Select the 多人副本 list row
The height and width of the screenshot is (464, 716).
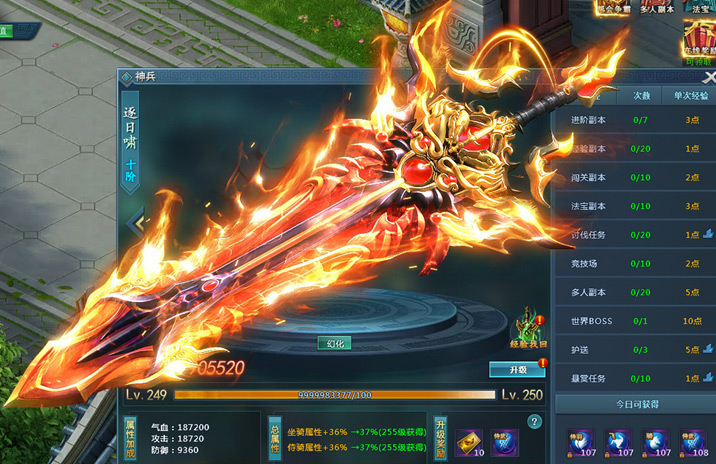click(634, 293)
